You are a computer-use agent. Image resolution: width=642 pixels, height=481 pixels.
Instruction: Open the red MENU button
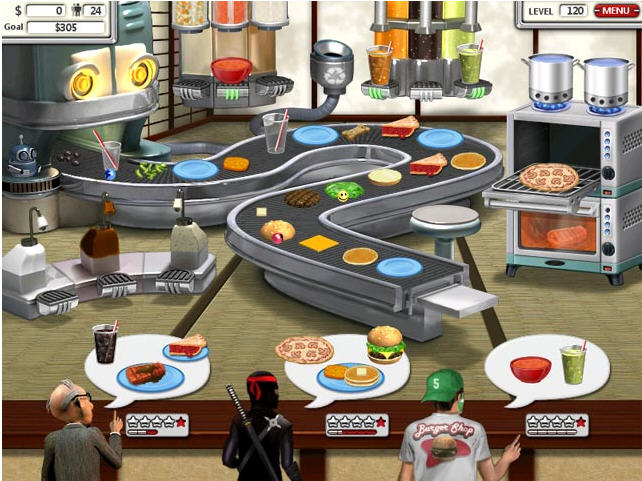615,11
